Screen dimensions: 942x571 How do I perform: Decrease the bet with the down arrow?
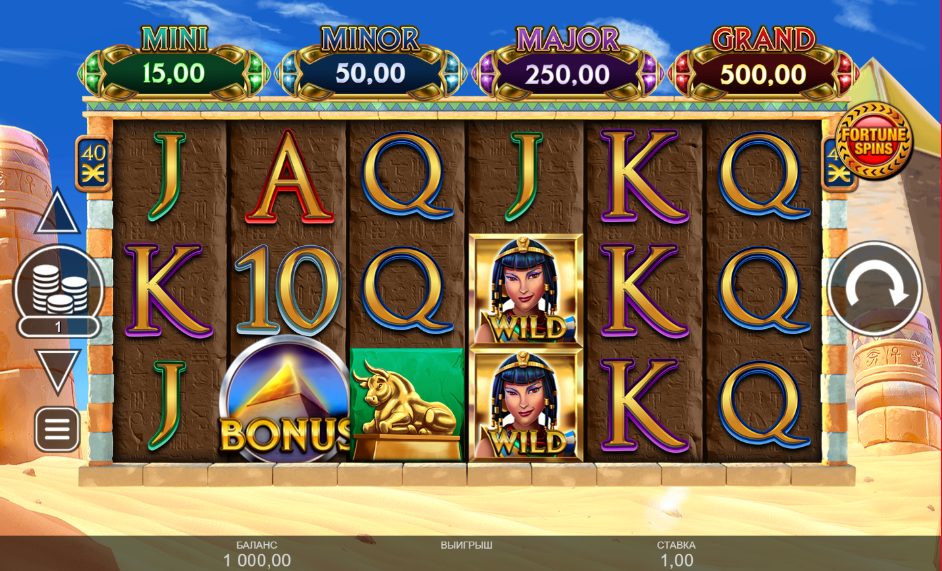57,370
